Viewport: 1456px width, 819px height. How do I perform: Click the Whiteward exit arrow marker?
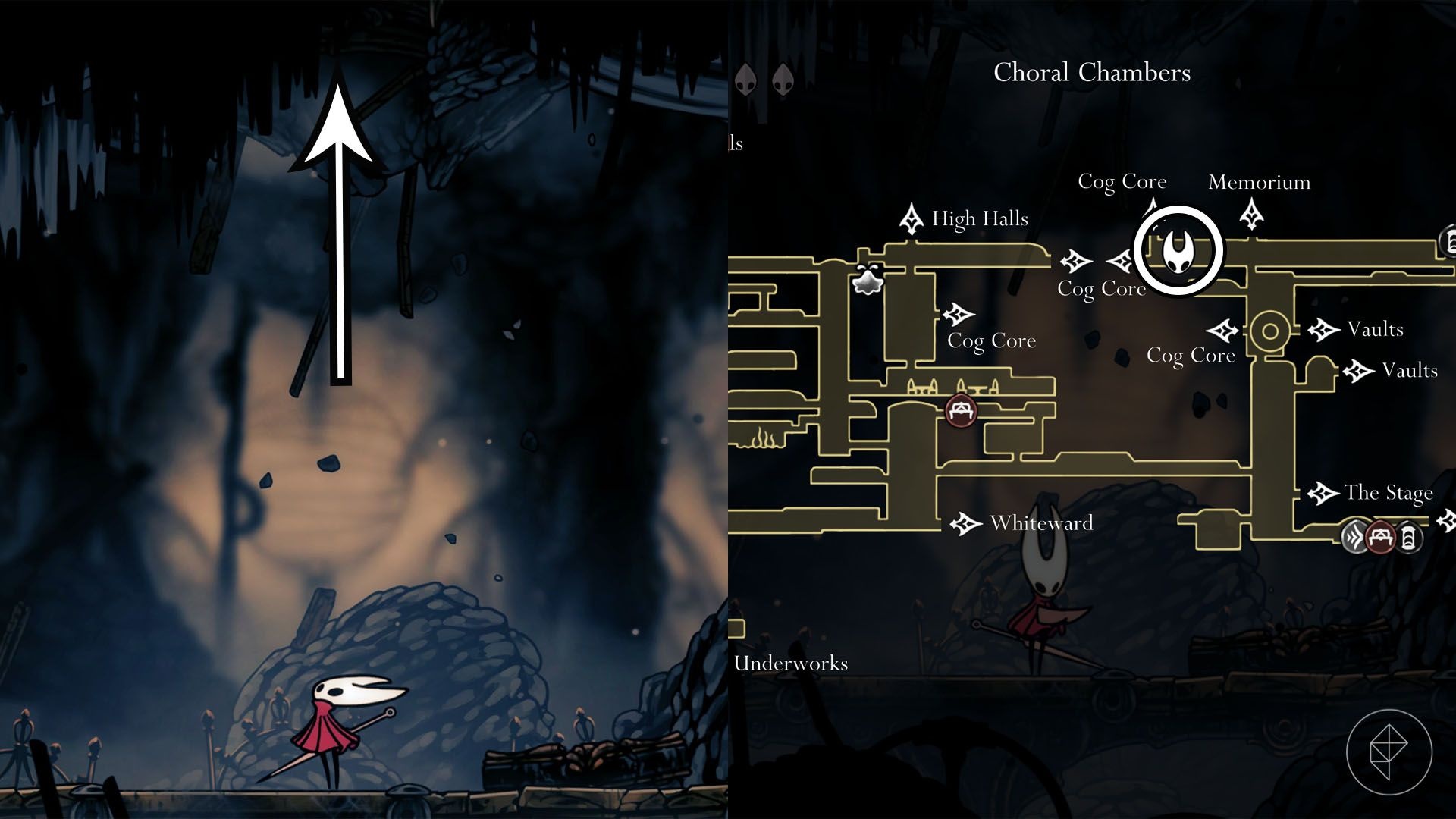(965, 523)
